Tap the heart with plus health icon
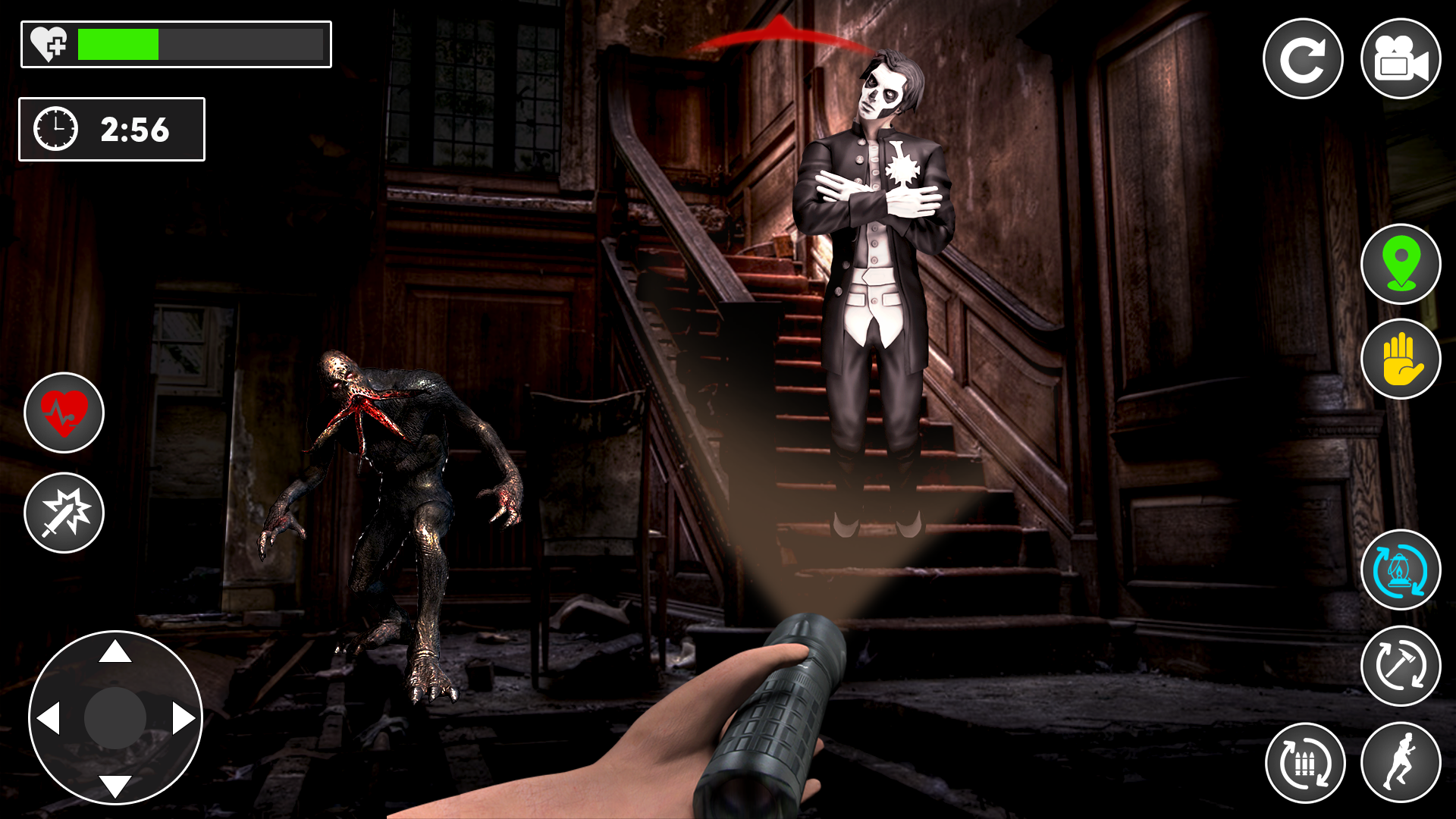The image size is (1456, 819). (47, 43)
